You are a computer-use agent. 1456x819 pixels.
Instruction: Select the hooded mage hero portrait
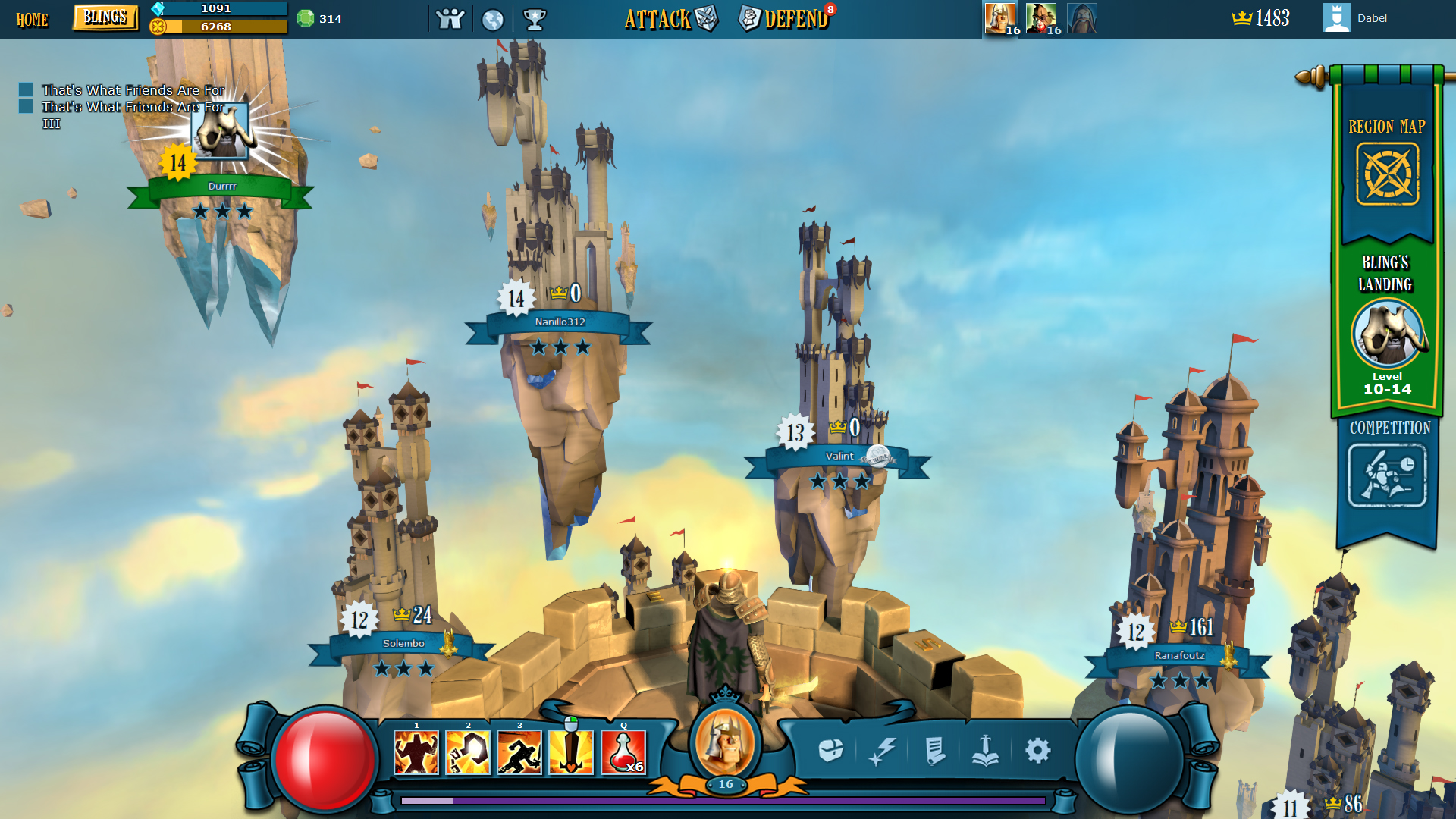click(x=1082, y=17)
